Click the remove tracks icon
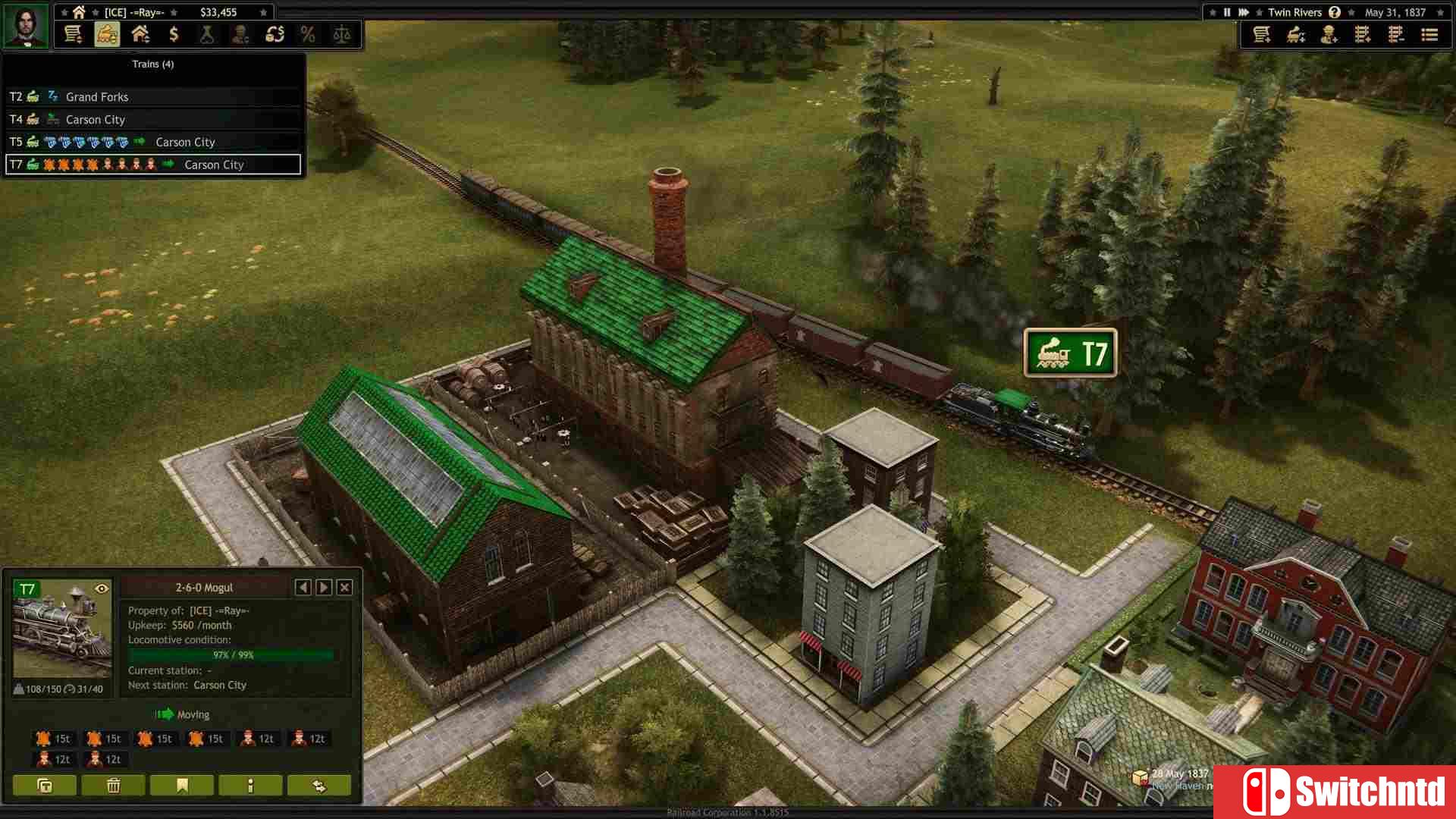Screen dimensions: 1456x819 [1396, 34]
